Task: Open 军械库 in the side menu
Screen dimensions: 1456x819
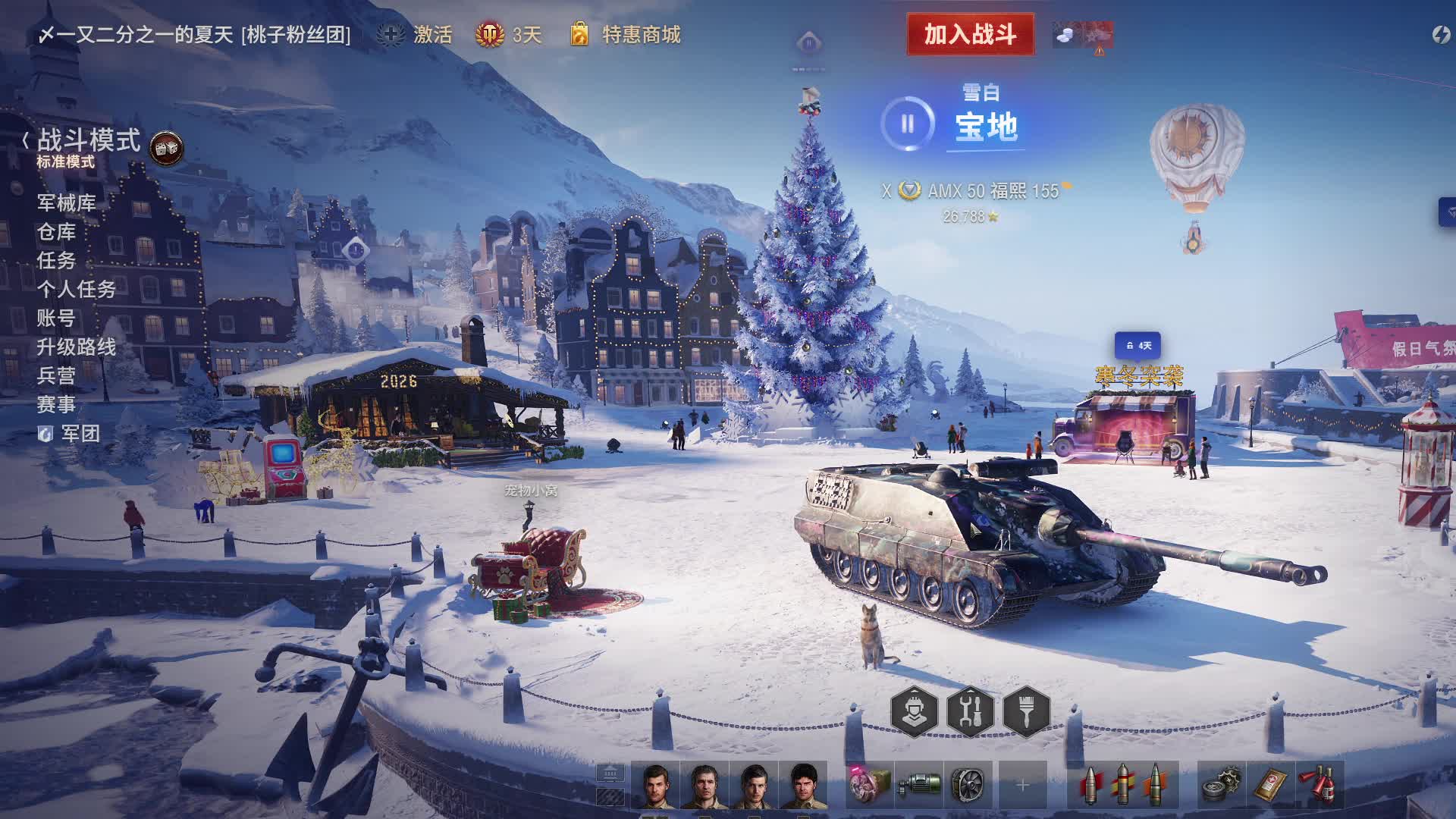Action: point(67,203)
